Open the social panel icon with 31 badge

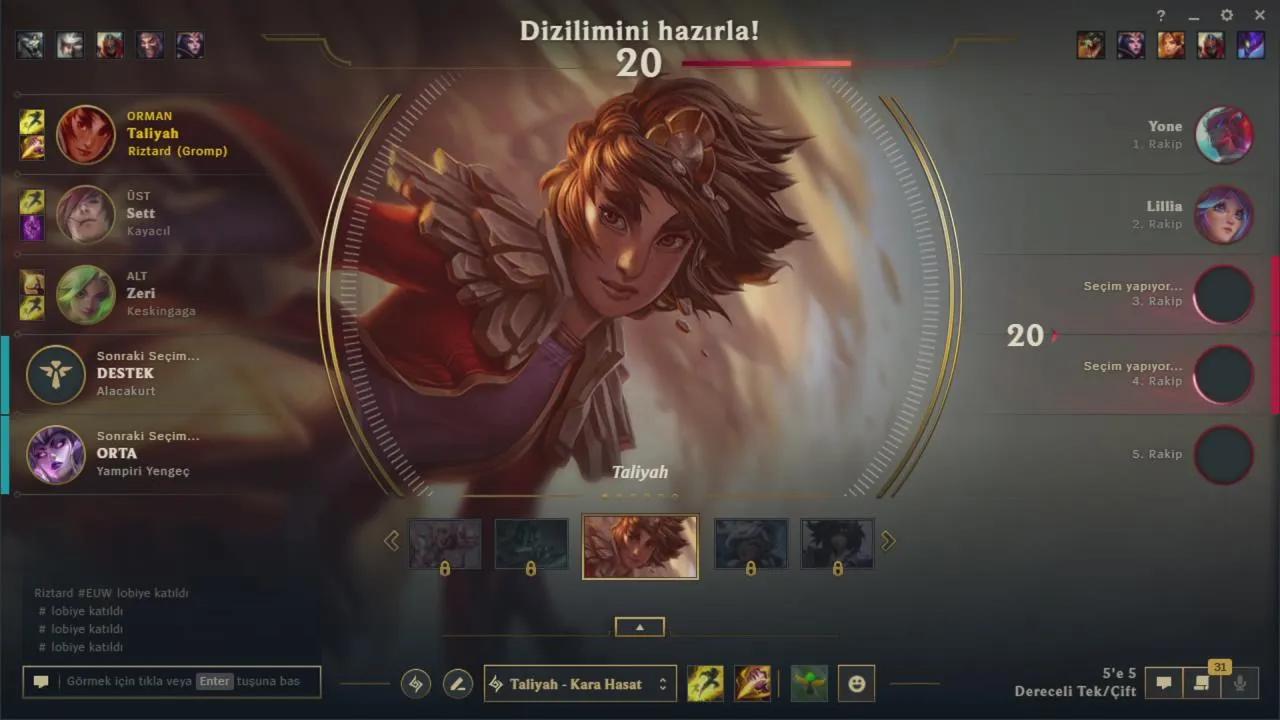point(1201,682)
